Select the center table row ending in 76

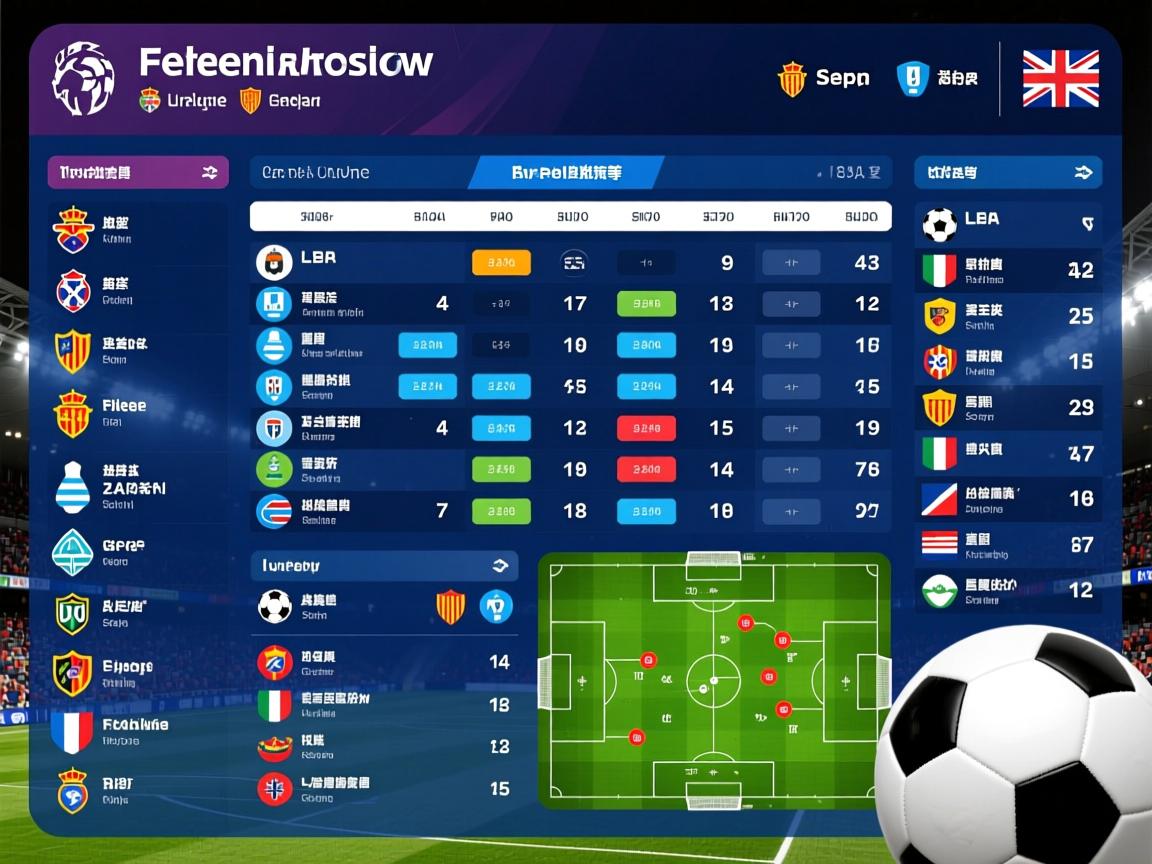tap(570, 469)
